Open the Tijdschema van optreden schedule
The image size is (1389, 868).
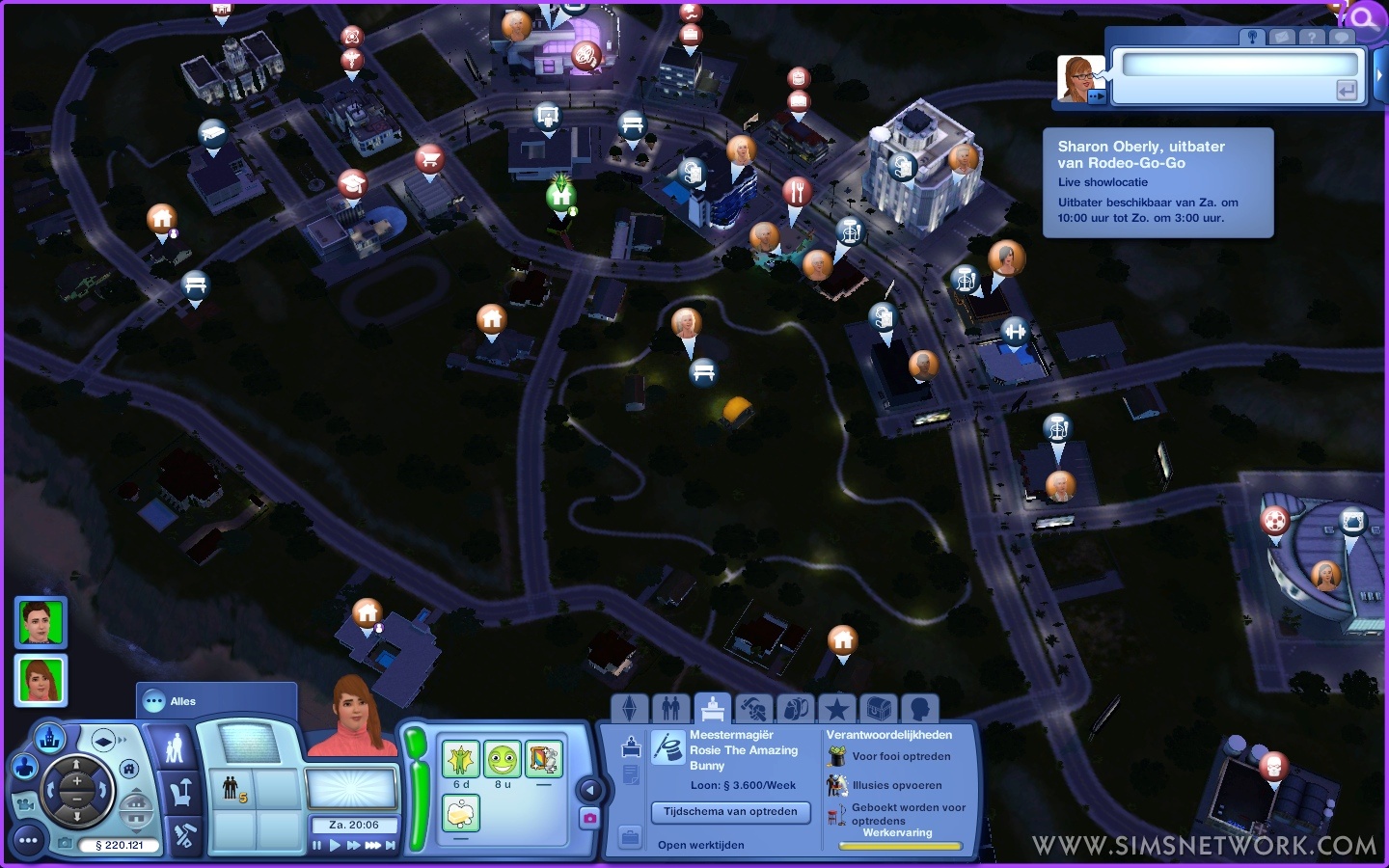pos(730,812)
